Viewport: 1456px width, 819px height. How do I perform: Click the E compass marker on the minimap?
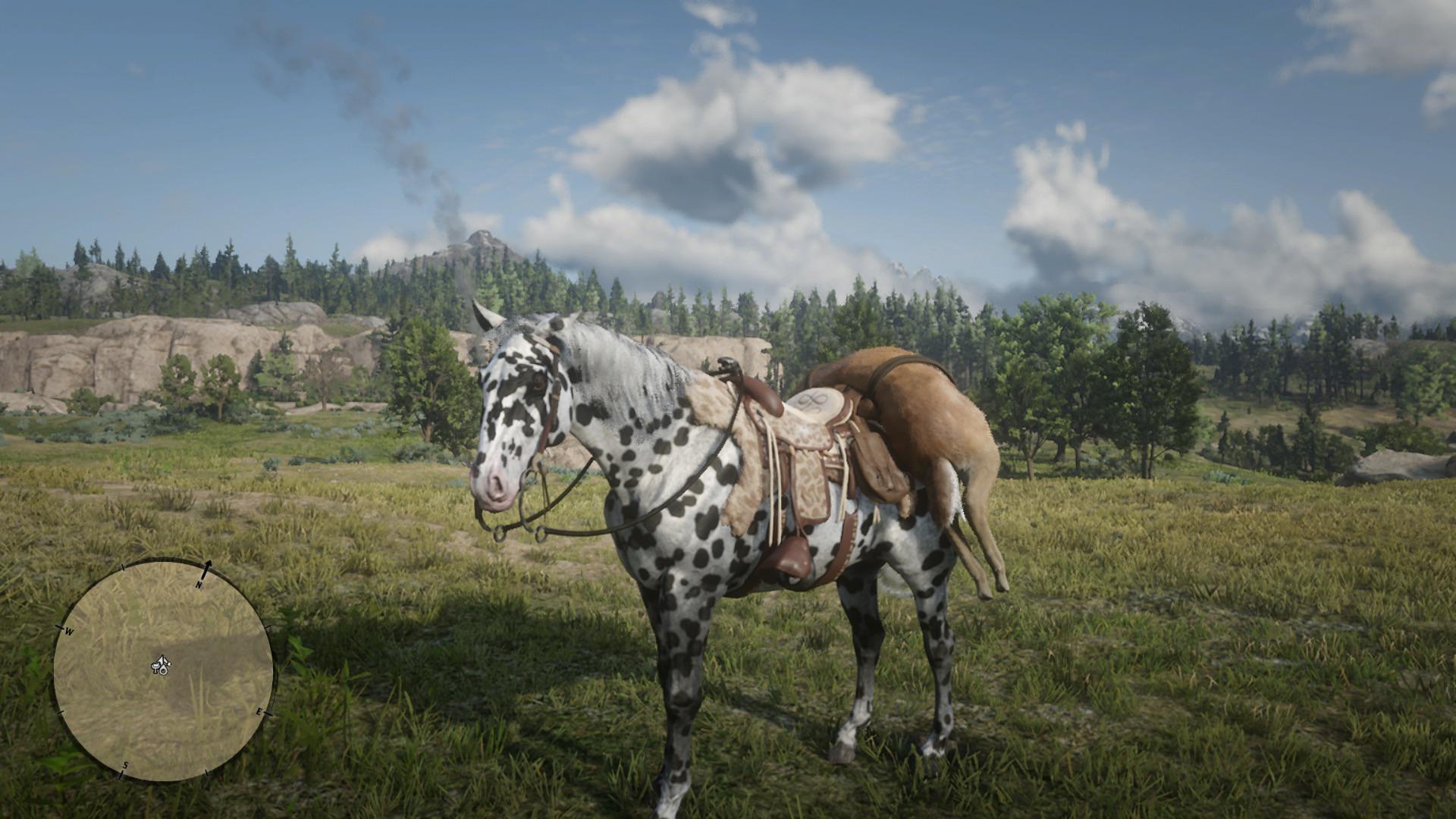[259, 712]
